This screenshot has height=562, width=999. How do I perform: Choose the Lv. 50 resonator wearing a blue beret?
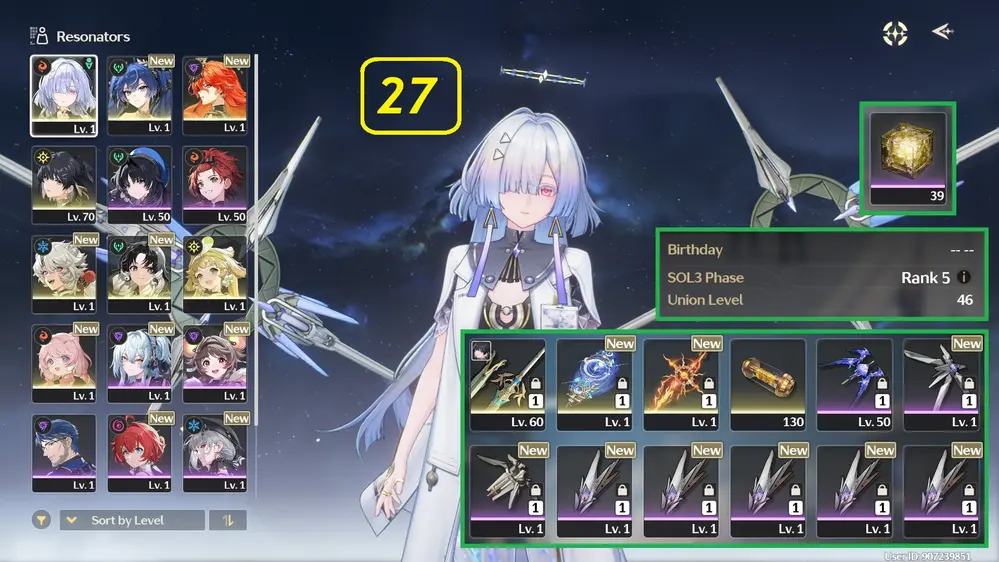(x=140, y=185)
